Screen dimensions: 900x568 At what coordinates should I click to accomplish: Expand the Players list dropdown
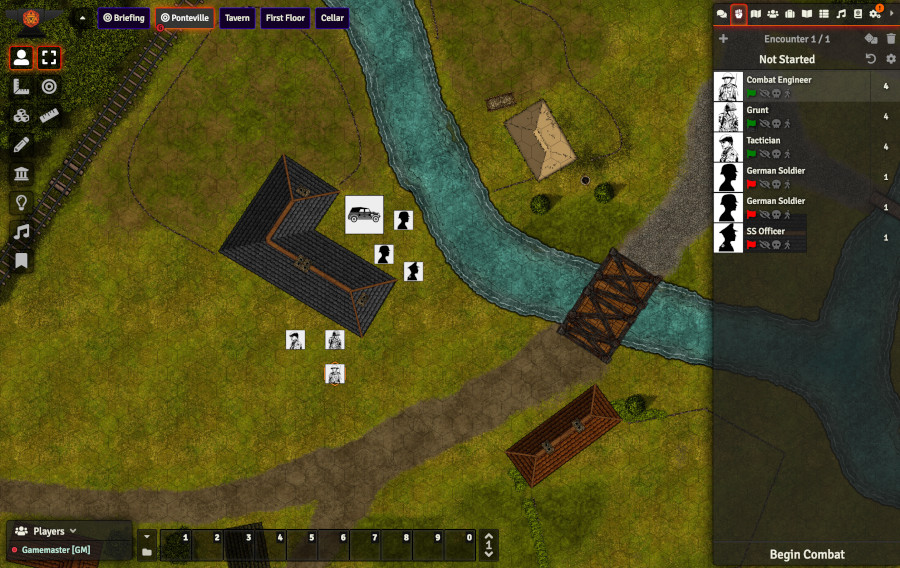pos(73,531)
